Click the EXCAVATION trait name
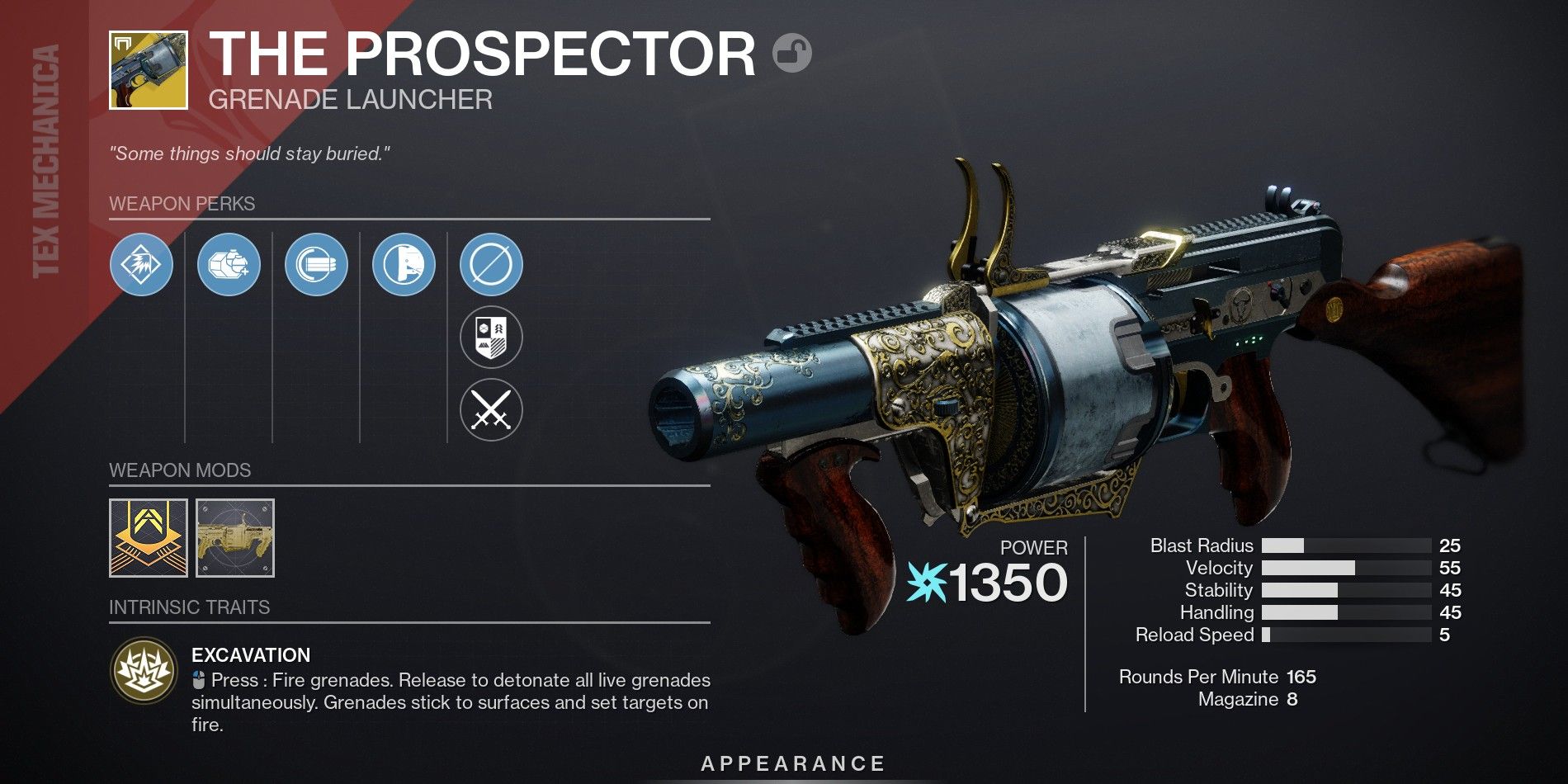This screenshot has width=1568, height=784. [x=250, y=656]
